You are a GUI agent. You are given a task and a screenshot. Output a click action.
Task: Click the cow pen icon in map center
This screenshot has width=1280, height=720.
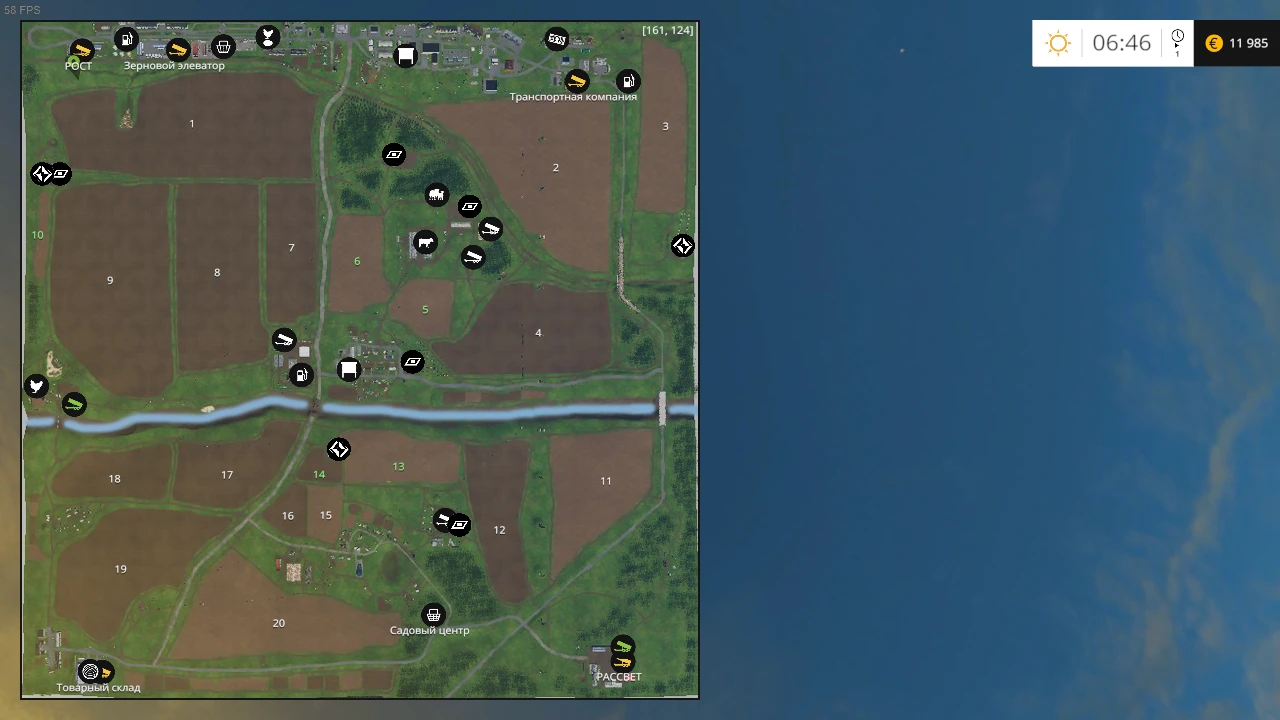tap(425, 242)
